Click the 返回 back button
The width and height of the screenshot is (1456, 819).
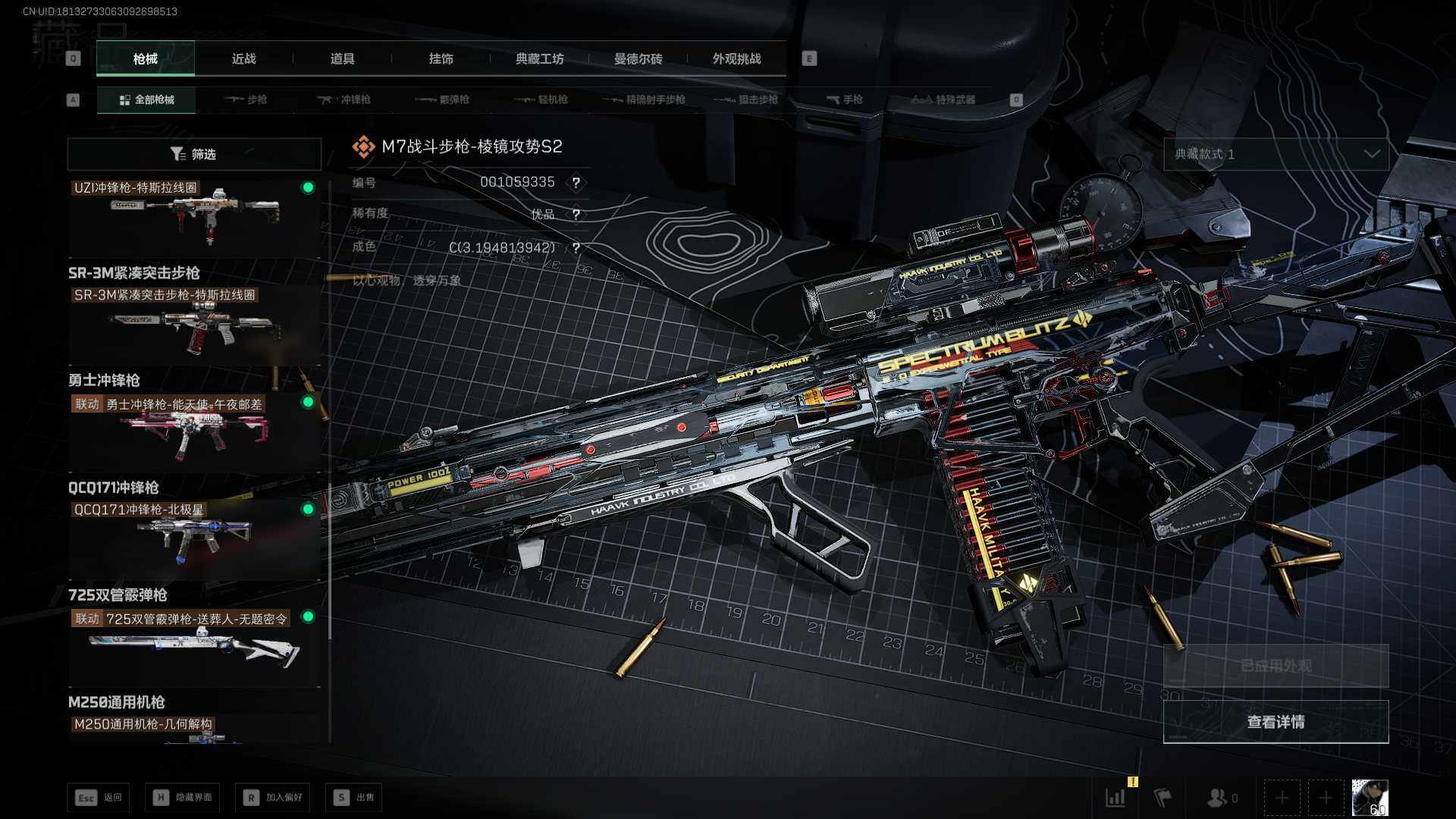[x=99, y=798]
